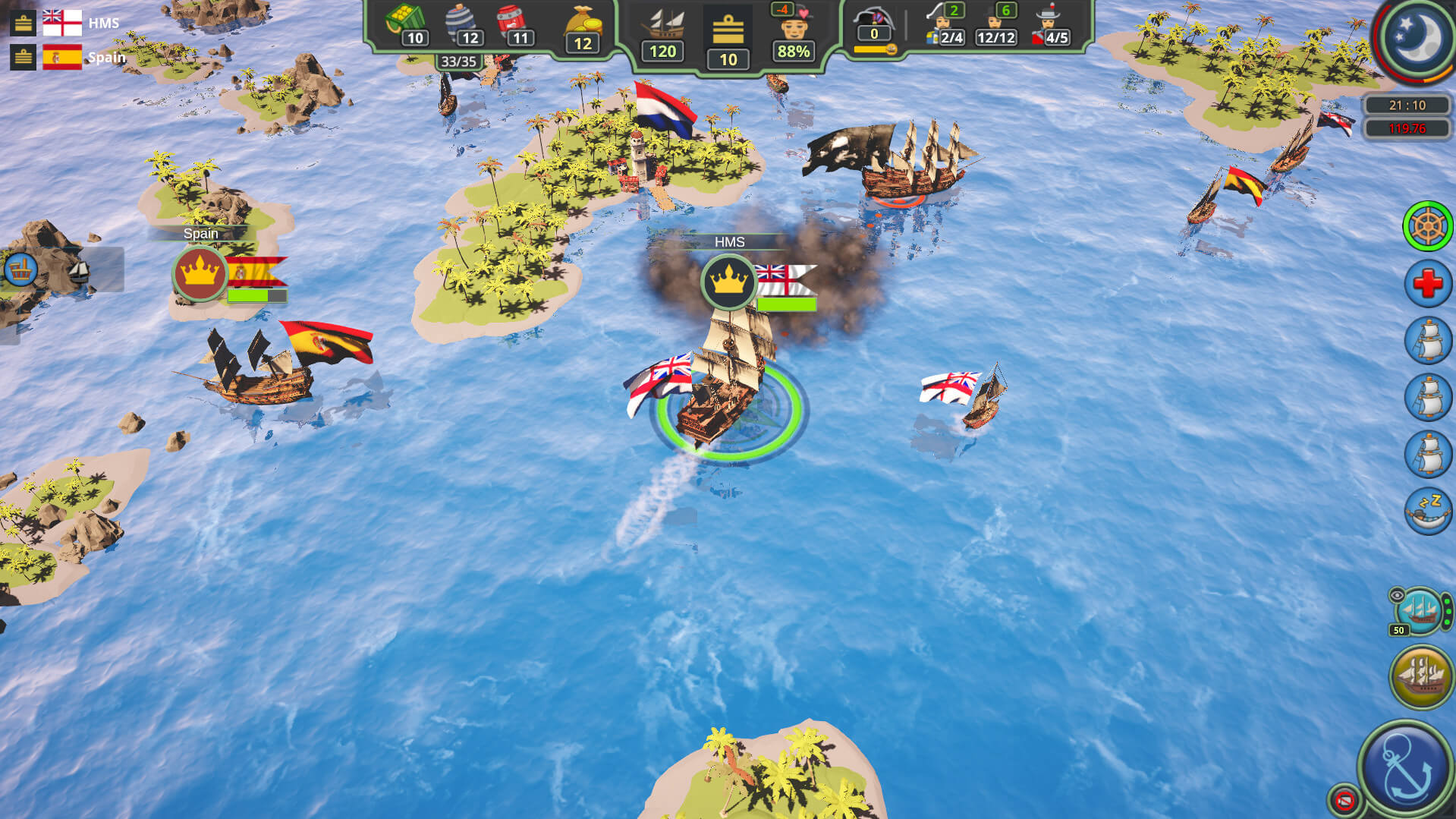Click the small red cancel icon beside anchor

(1344, 799)
